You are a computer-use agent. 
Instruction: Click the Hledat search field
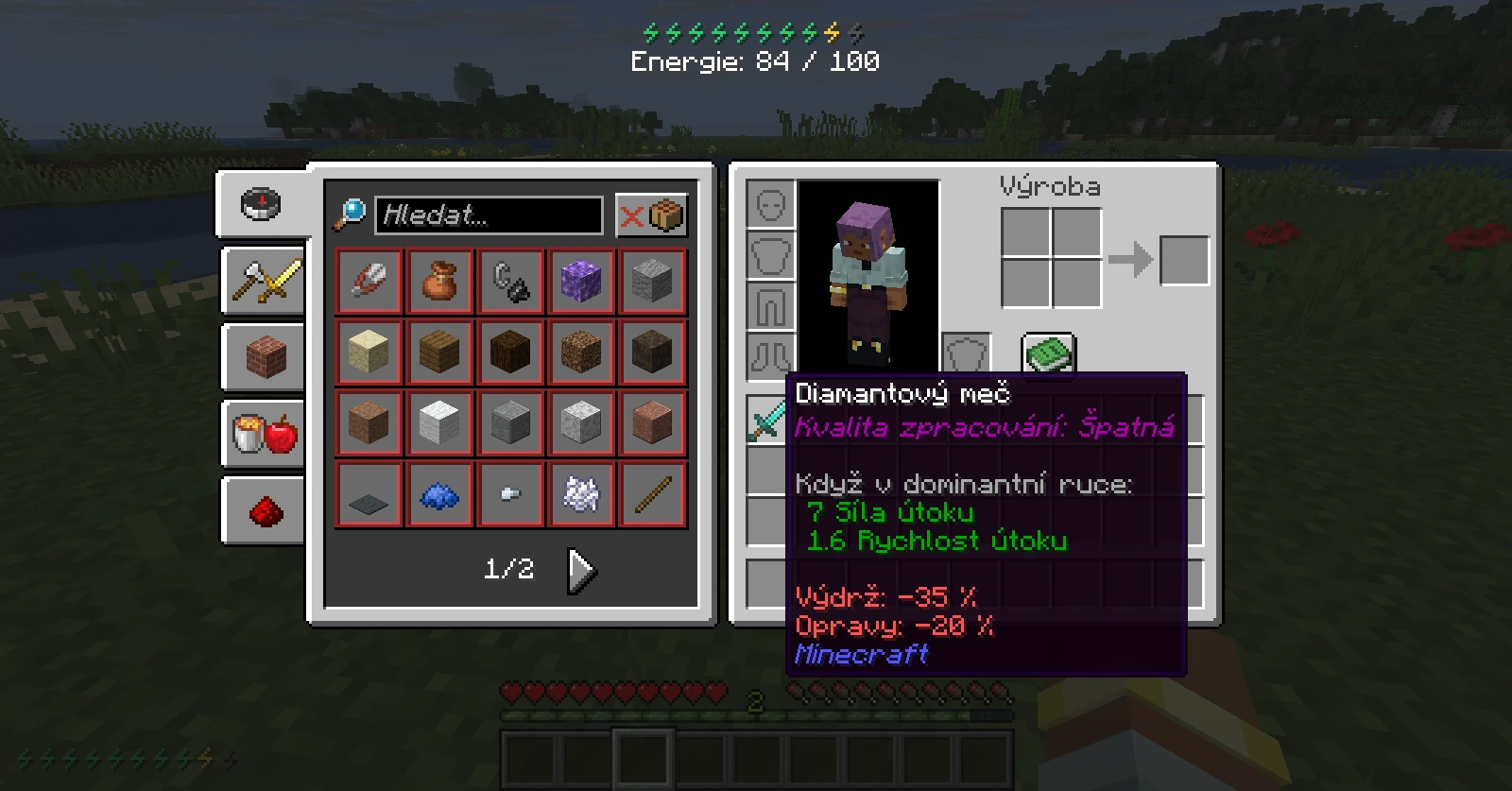(488, 215)
